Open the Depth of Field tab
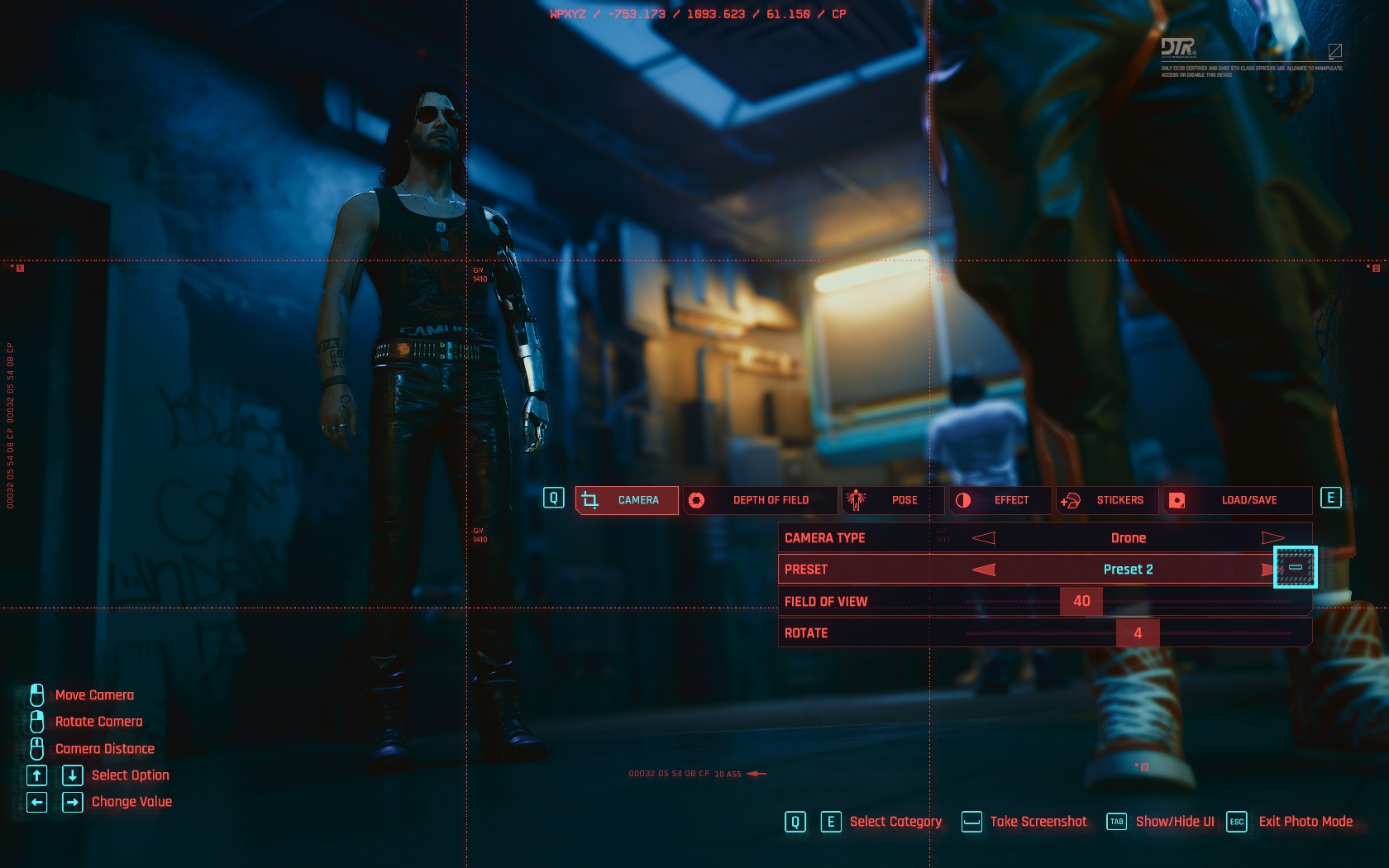 click(761, 500)
